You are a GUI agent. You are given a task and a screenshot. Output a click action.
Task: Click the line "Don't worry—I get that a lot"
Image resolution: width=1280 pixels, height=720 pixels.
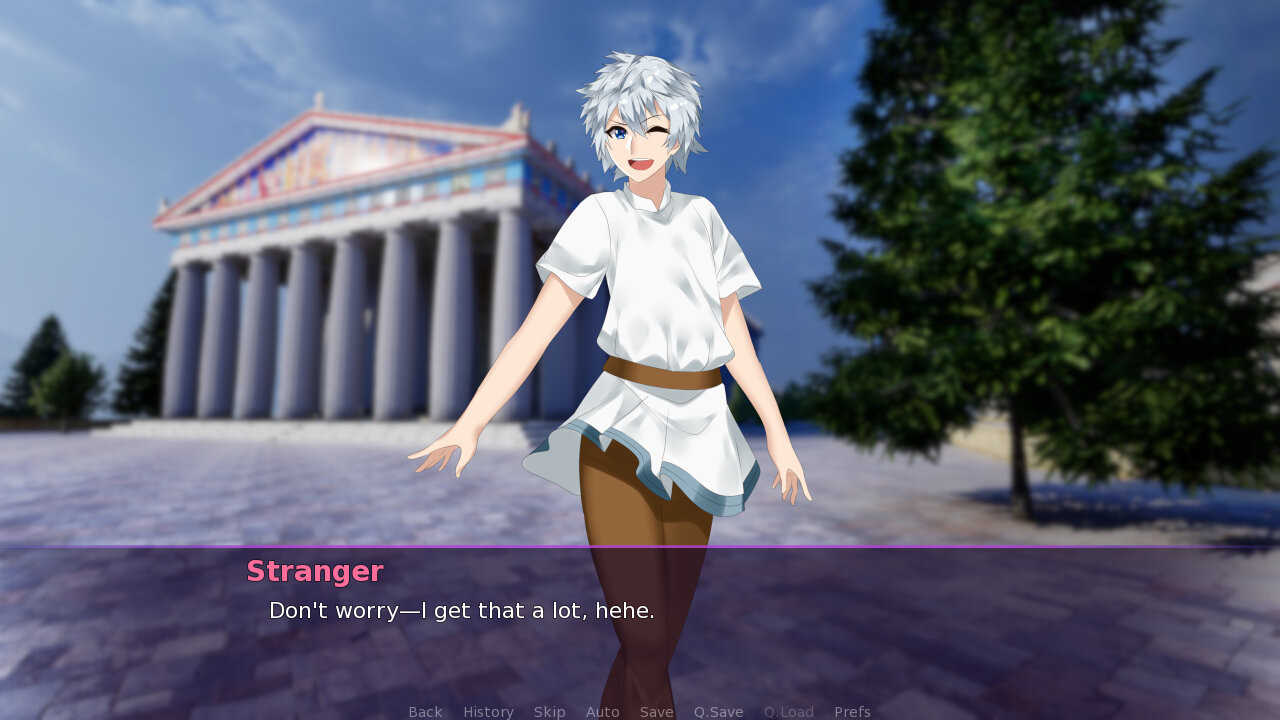click(x=460, y=609)
